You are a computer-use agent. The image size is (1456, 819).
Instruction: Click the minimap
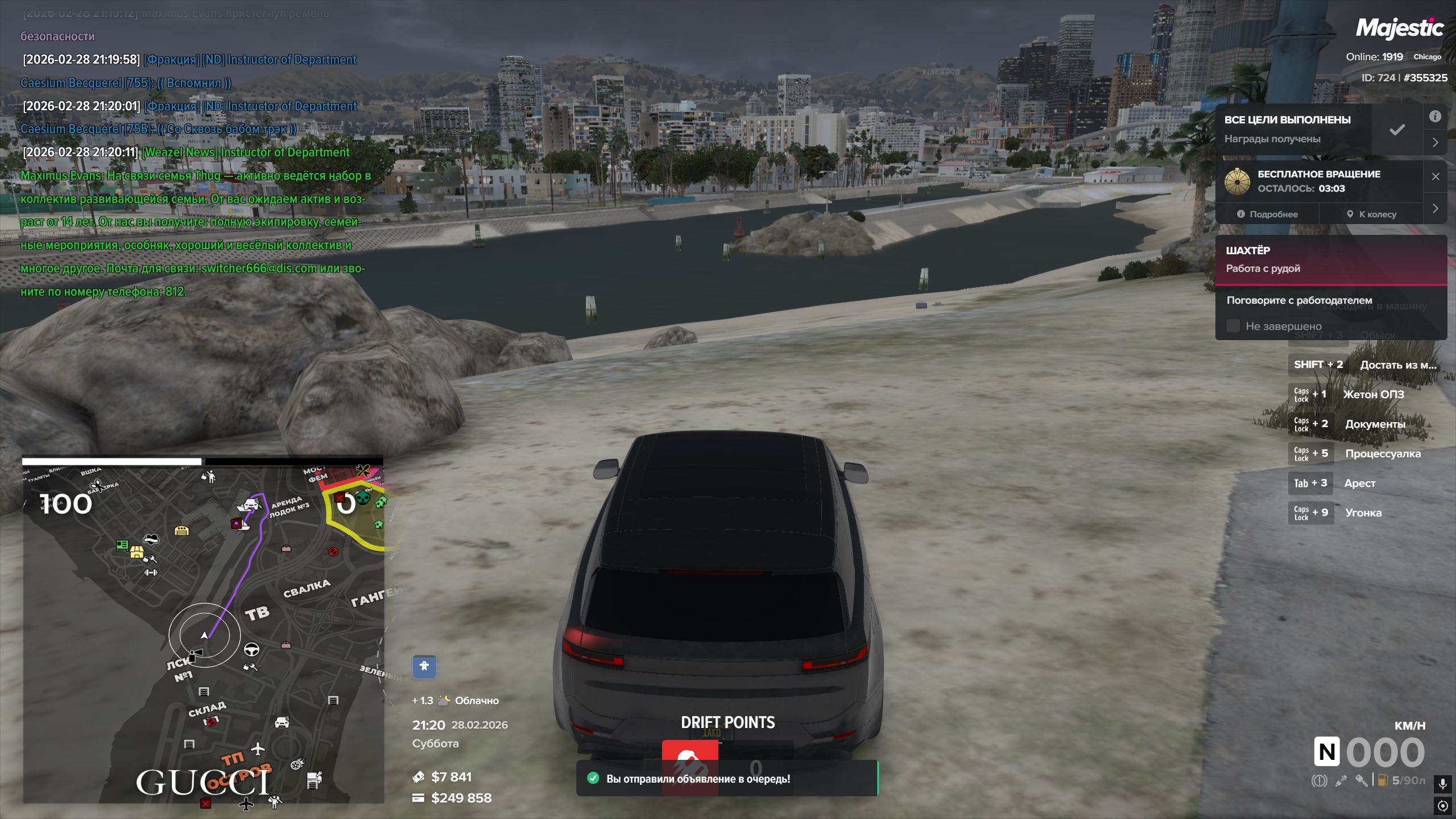click(x=203, y=631)
